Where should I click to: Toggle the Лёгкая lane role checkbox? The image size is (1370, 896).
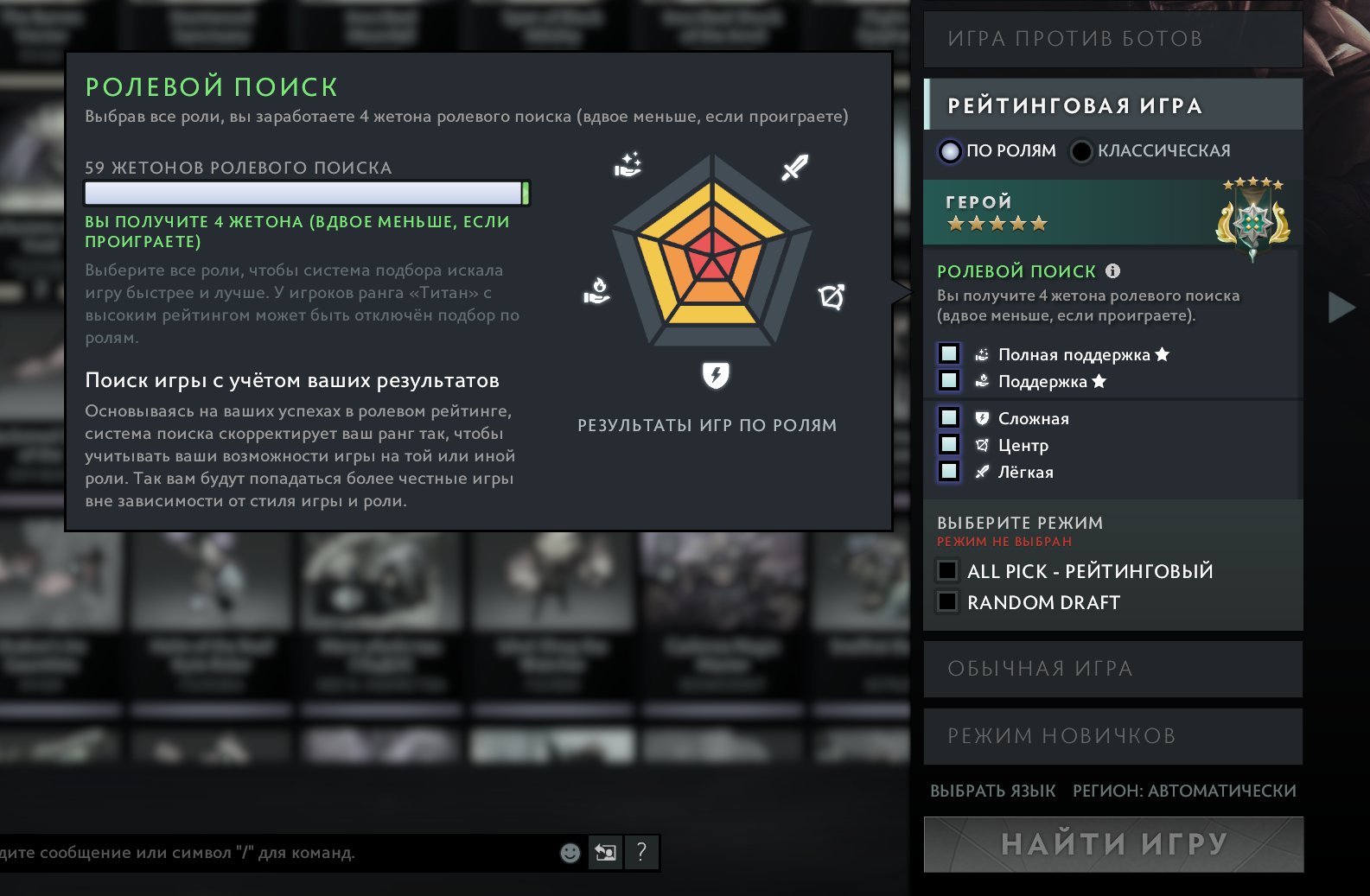[949, 472]
